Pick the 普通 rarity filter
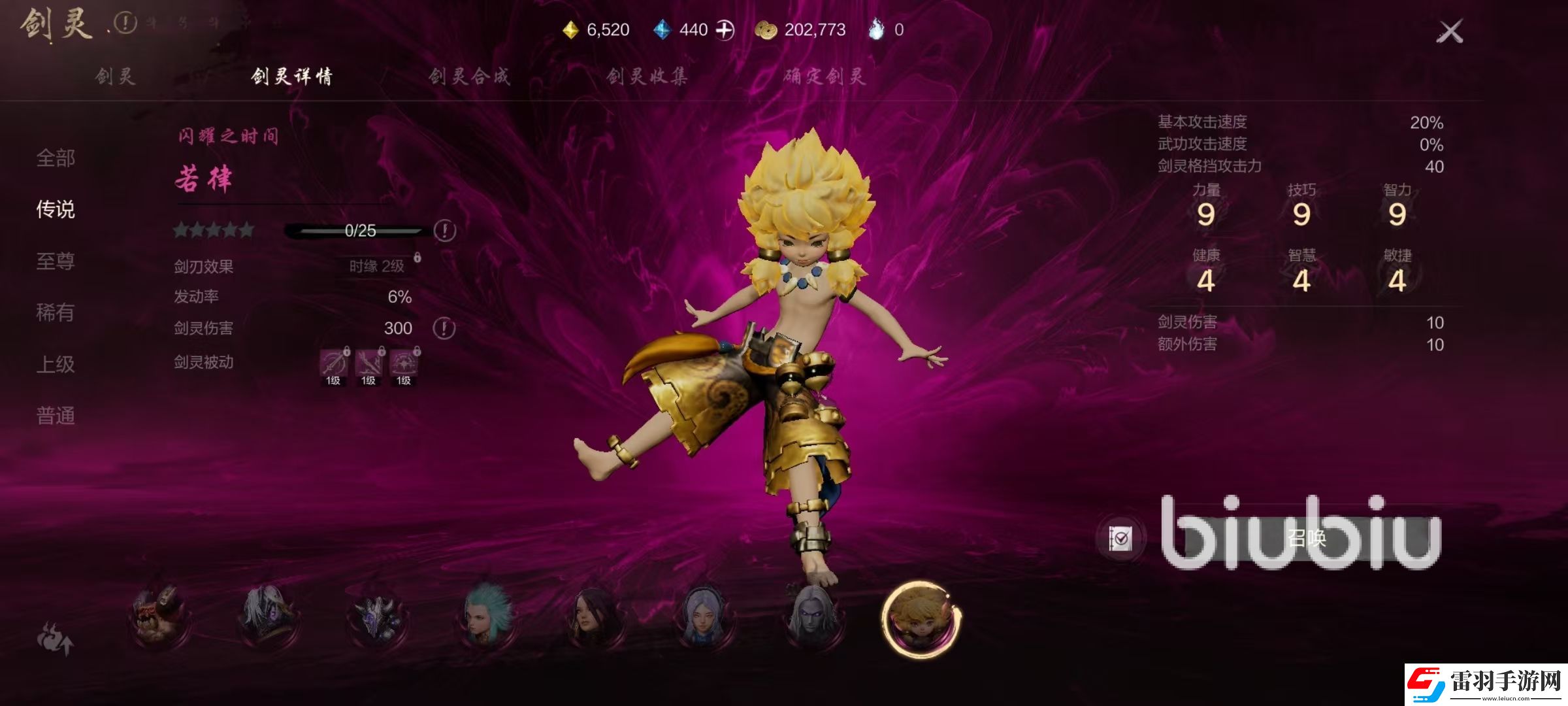The height and width of the screenshot is (706, 1568). [56, 416]
